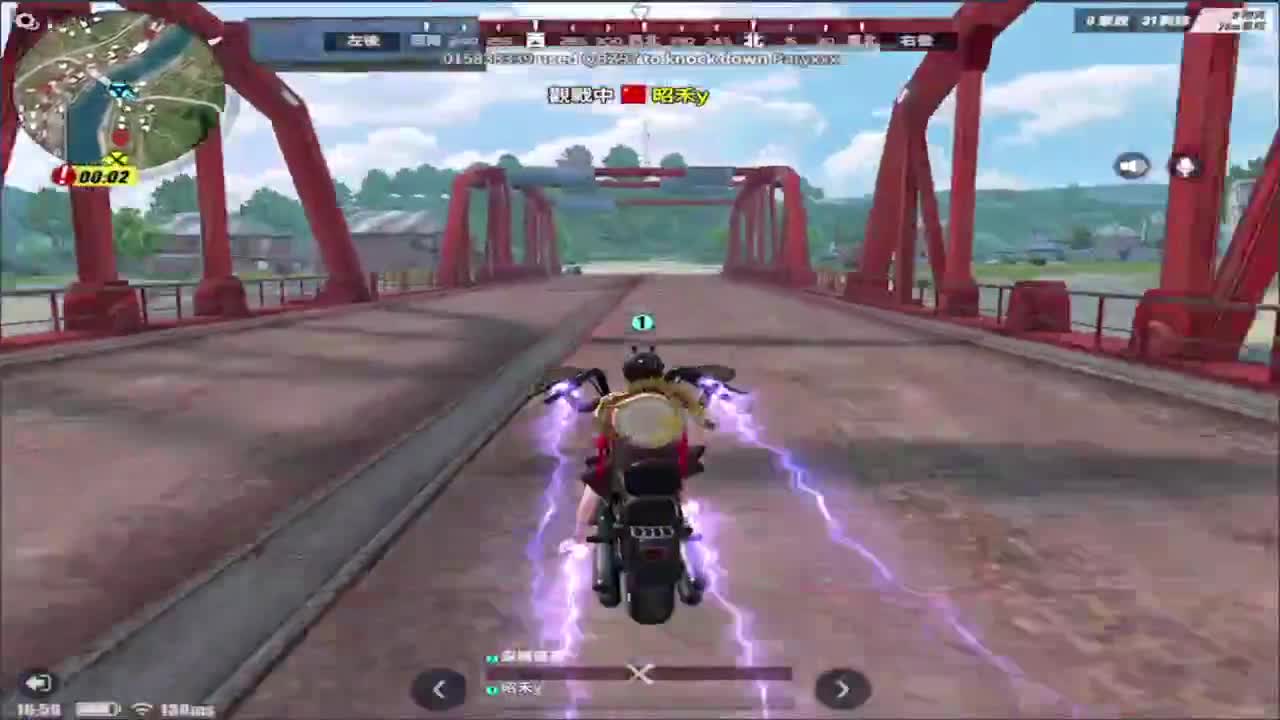Click the X button on the bottom bar
Image resolution: width=1280 pixels, height=720 pixels.
coord(640,675)
